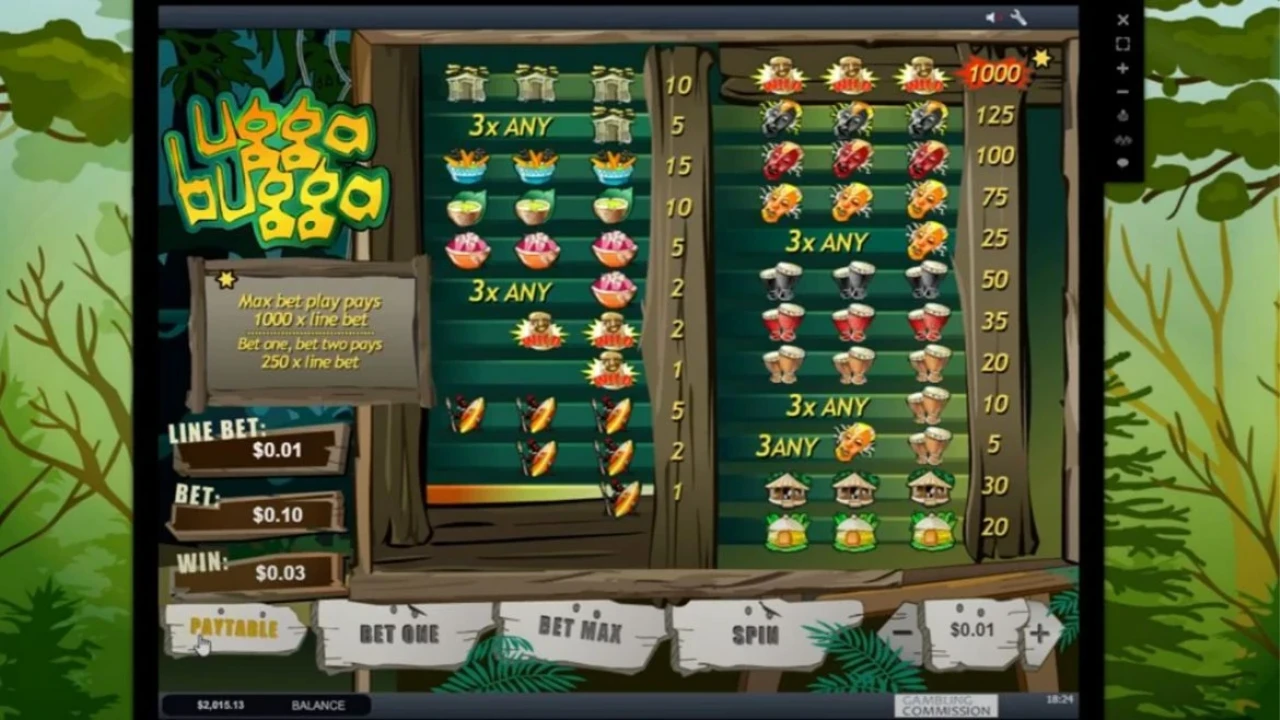Toggle fullscreen with the square icon

pyautogui.click(x=1123, y=44)
